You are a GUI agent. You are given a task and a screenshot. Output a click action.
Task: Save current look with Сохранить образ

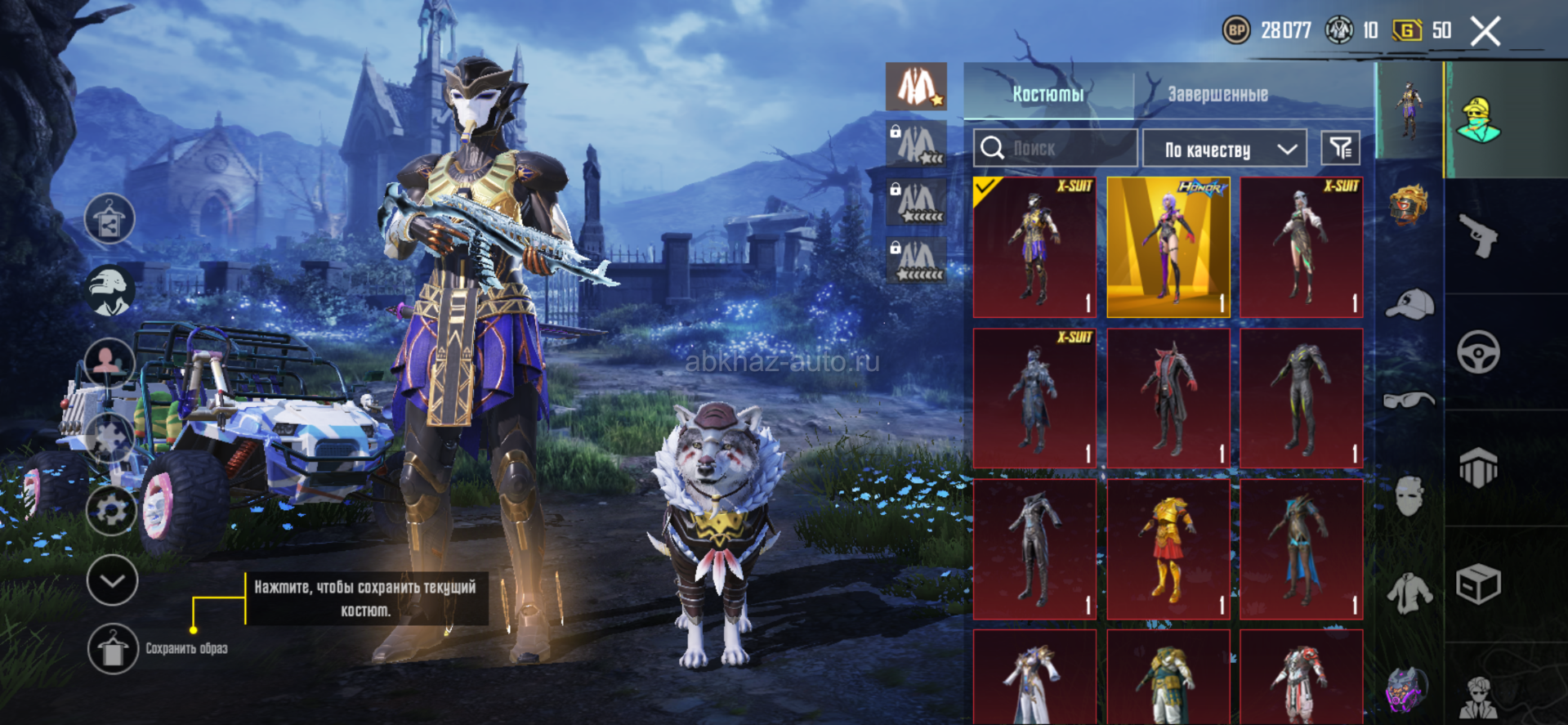113,649
